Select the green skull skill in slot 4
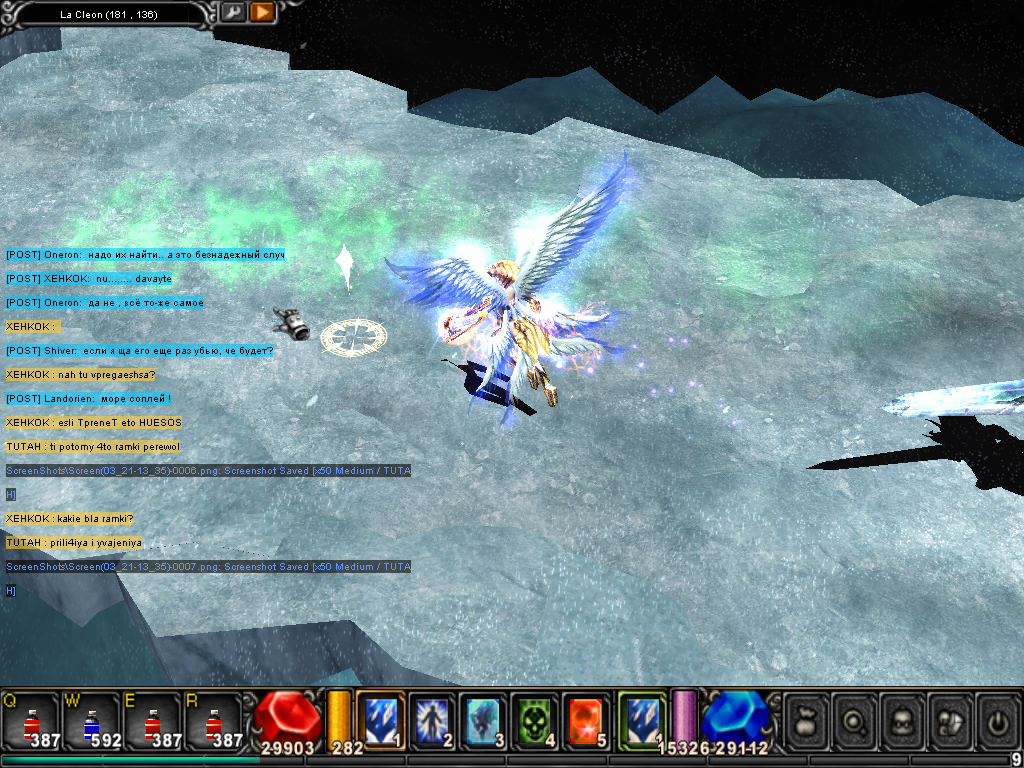This screenshot has height=768, width=1024. coord(535,720)
